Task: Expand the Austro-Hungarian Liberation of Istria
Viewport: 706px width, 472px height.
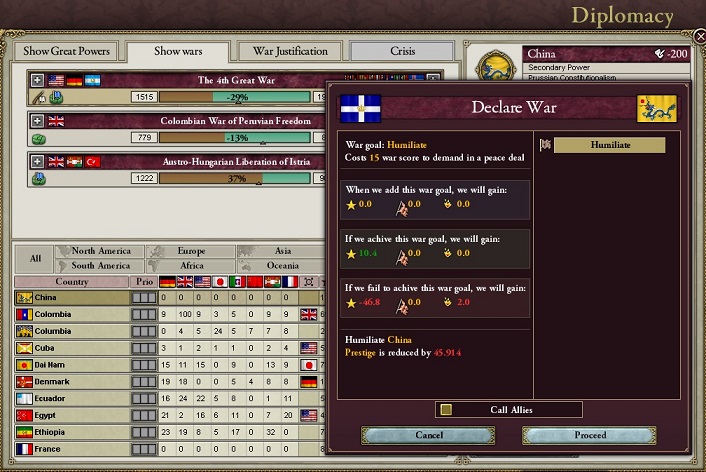Action: pyautogui.click(x=38, y=161)
